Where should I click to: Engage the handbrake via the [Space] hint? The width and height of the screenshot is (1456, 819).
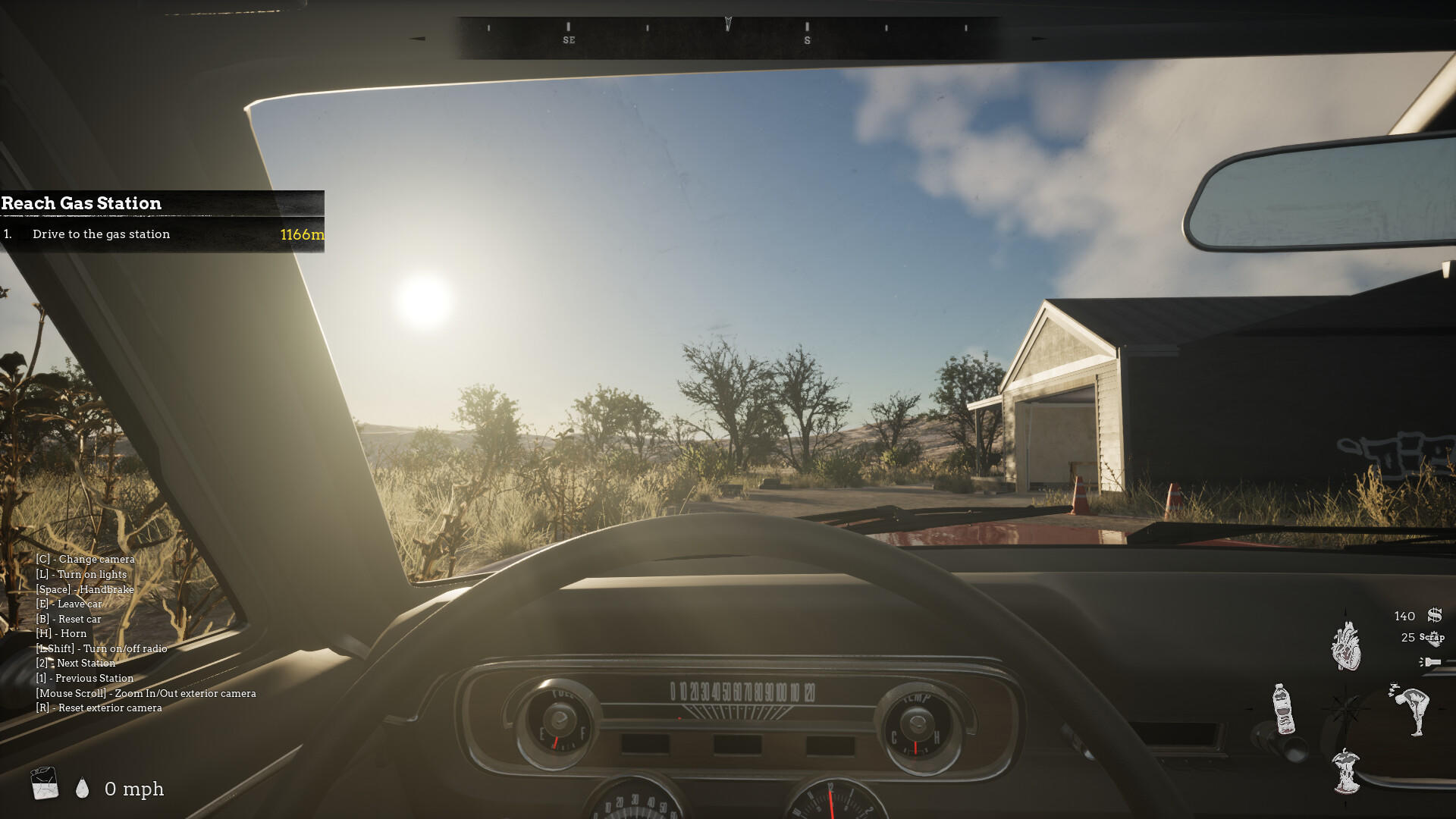coord(85,589)
